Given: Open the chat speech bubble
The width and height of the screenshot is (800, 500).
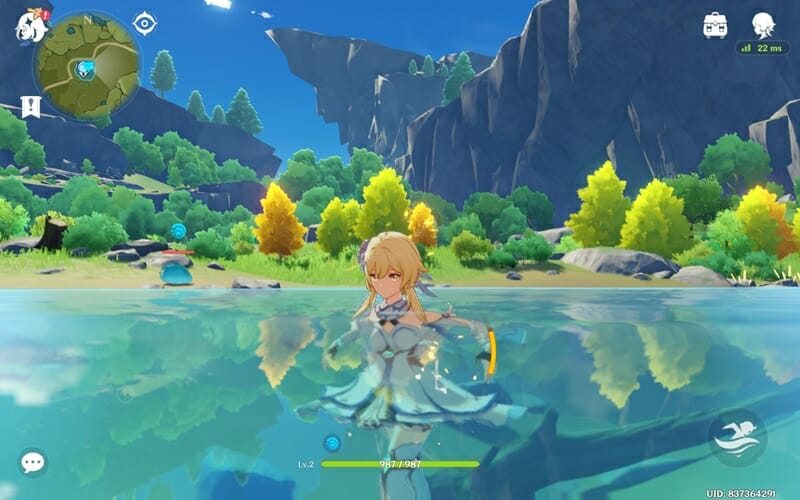Looking at the screenshot, I should [x=33, y=462].
